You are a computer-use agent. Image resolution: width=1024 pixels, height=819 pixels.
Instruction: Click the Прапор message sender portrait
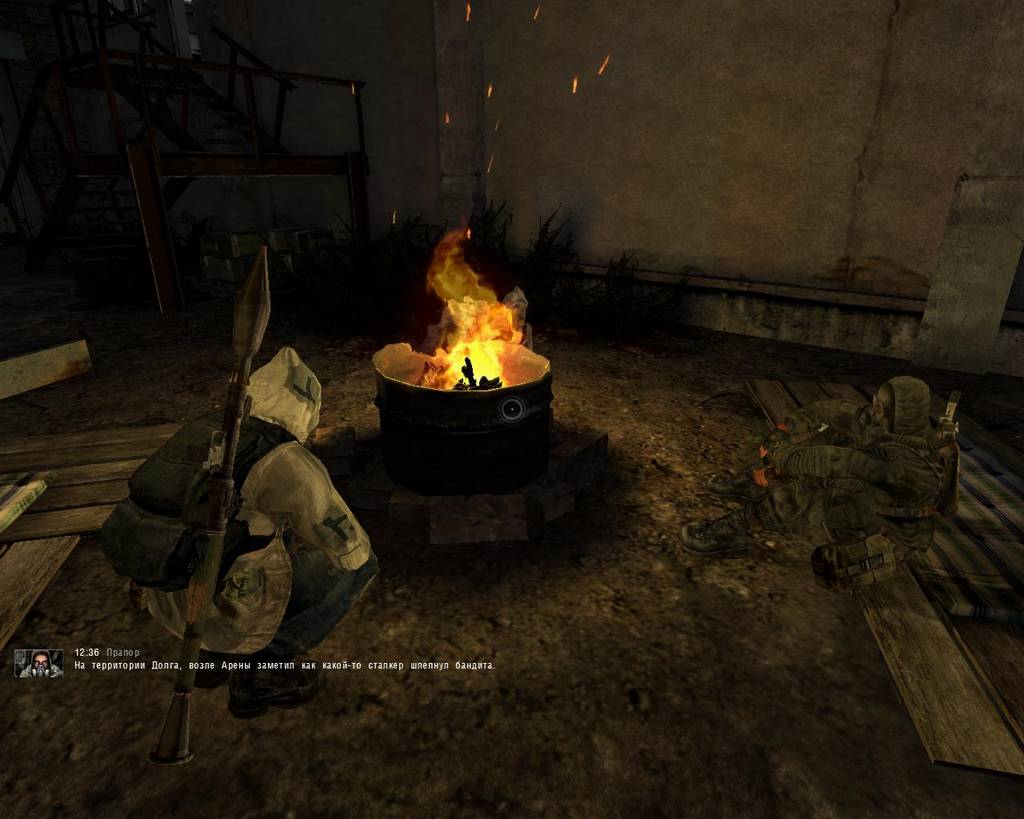(x=39, y=663)
